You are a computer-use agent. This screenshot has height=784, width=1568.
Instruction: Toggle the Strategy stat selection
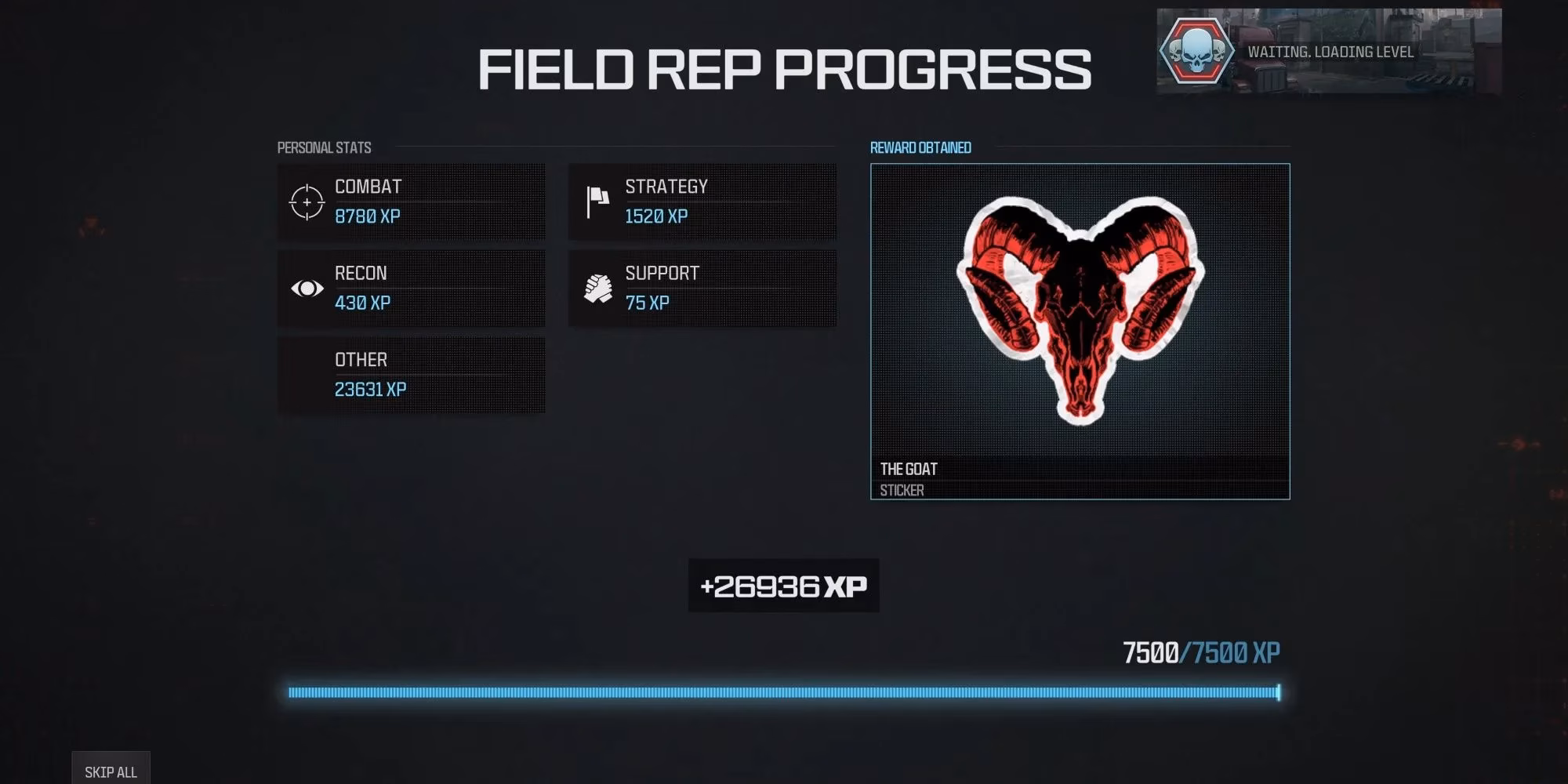(702, 200)
